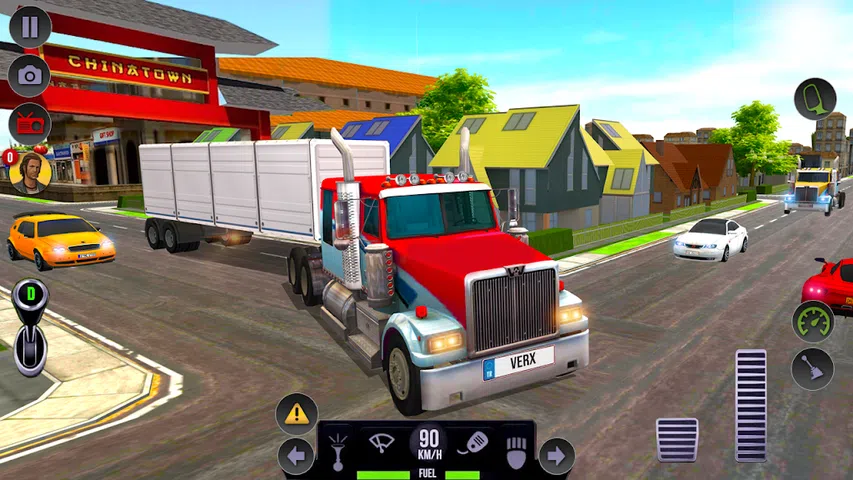The height and width of the screenshot is (480, 853).
Task: Toggle the windshield wipers
Action: (381, 443)
